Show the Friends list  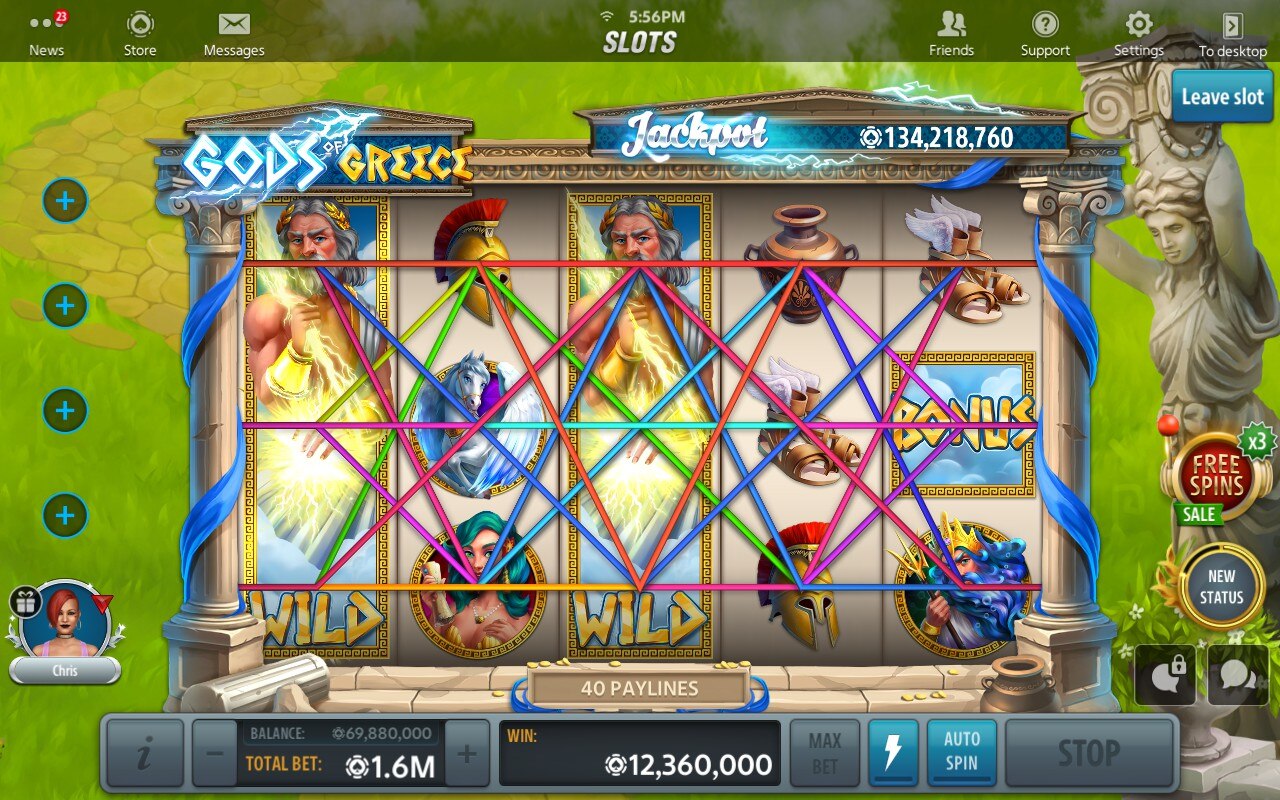951,34
